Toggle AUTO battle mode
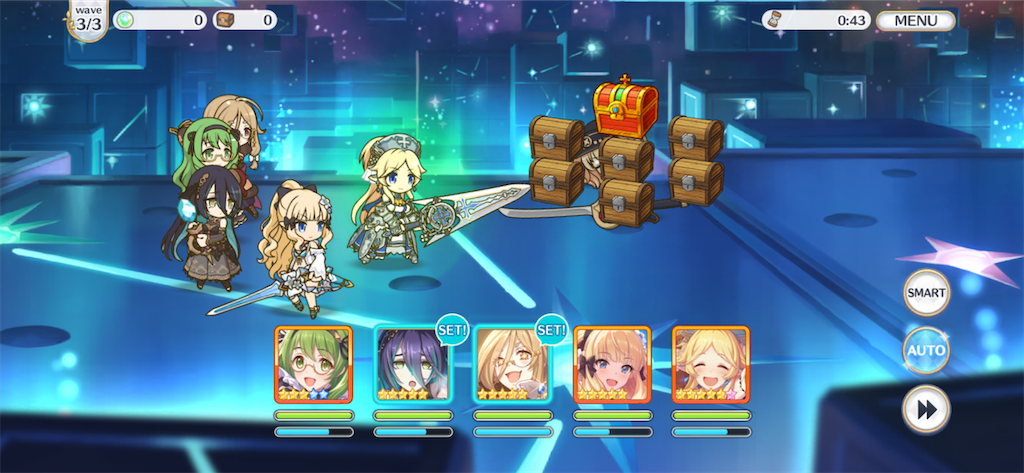Screen dimensions: 1024x473 (x=925, y=351)
